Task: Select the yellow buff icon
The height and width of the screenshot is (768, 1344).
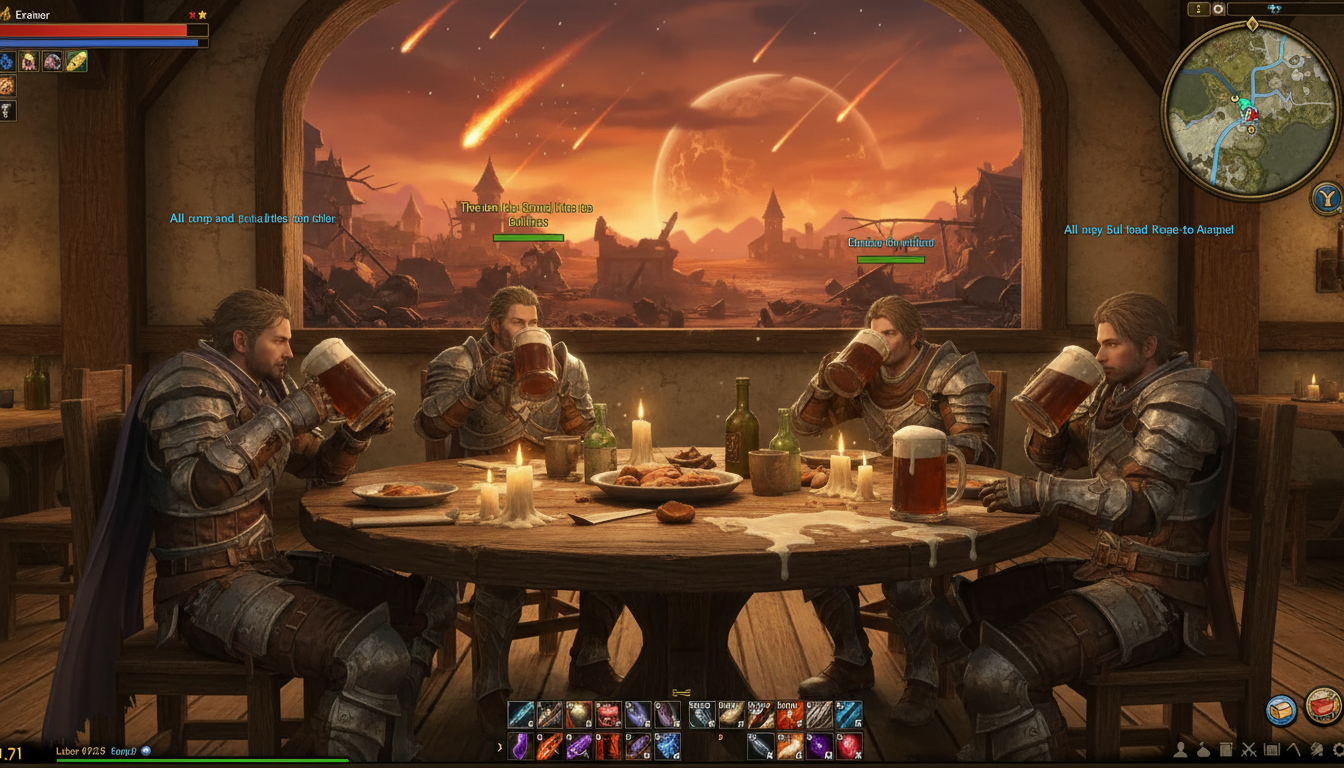Action: [77, 61]
